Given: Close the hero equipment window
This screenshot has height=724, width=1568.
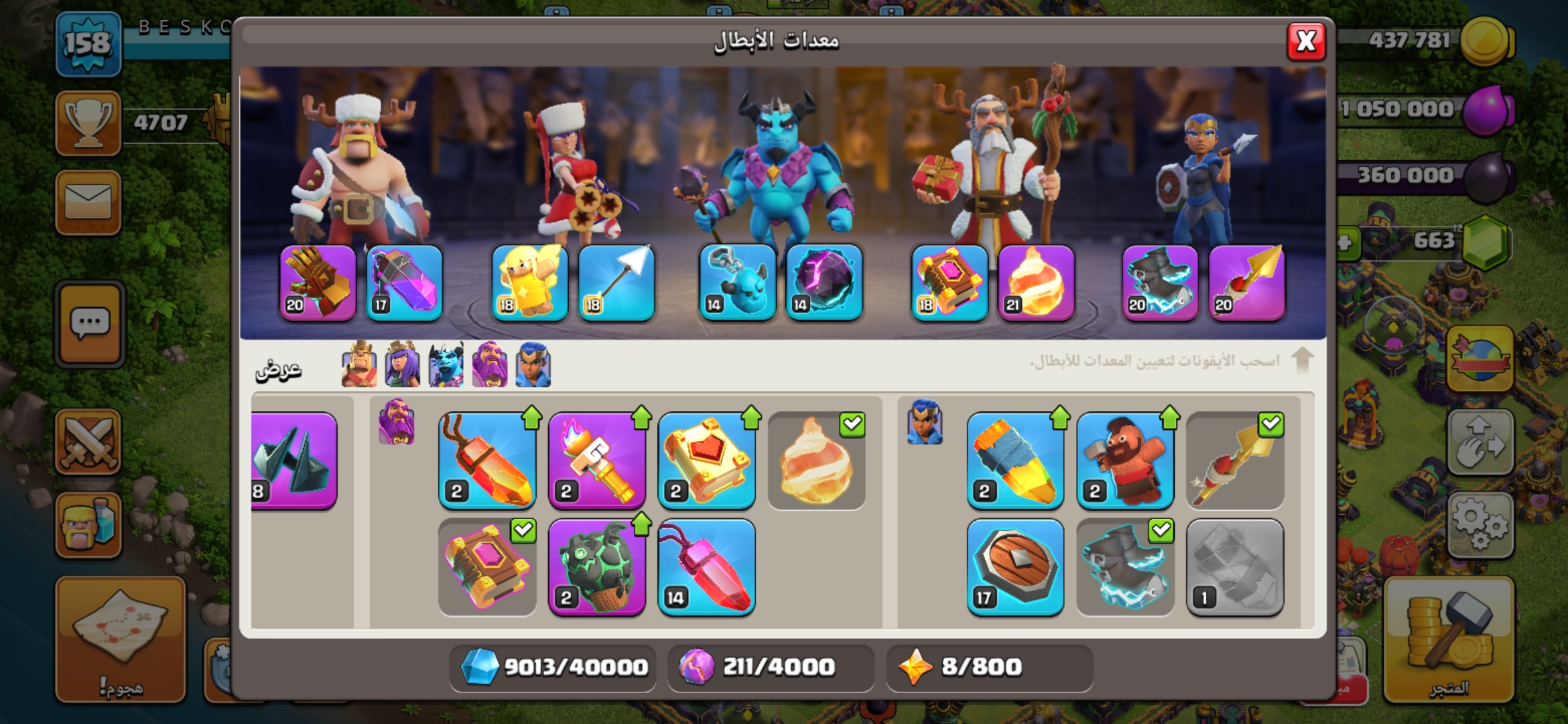Looking at the screenshot, I should (1305, 42).
